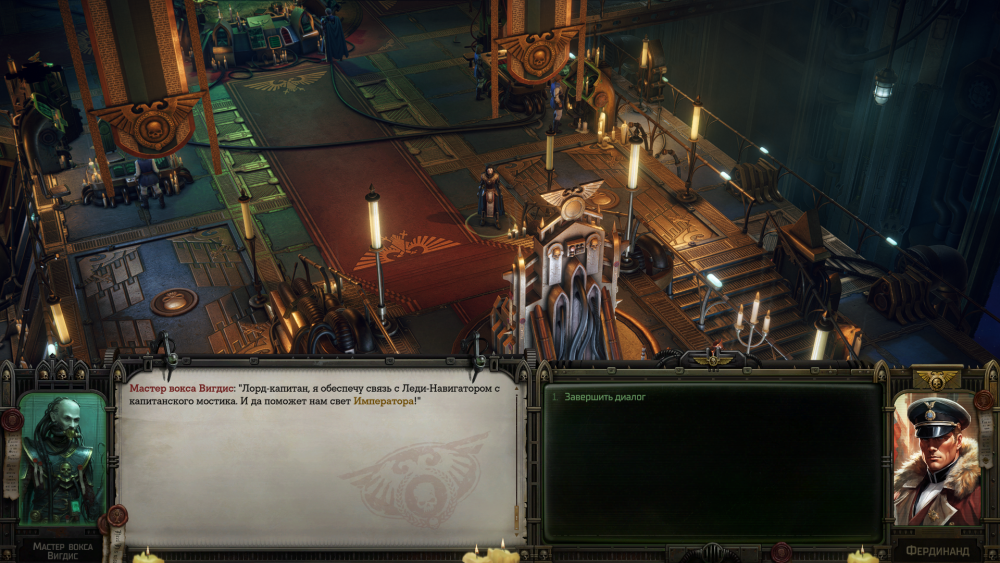Select Фердинанд's character portrait
1000x563 pixels.
(x=937, y=457)
